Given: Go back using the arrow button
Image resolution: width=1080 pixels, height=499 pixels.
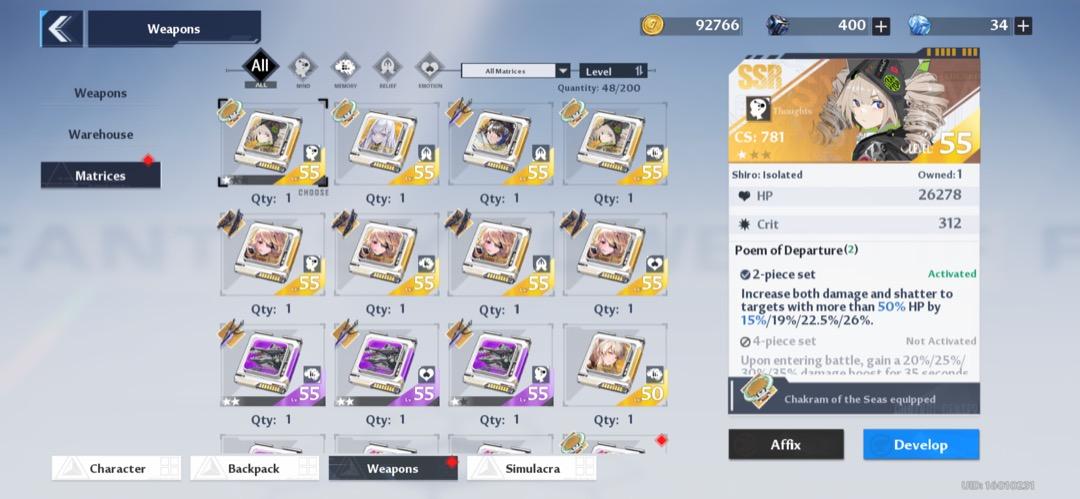Looking at the screenshot, I should pos(61,29).
